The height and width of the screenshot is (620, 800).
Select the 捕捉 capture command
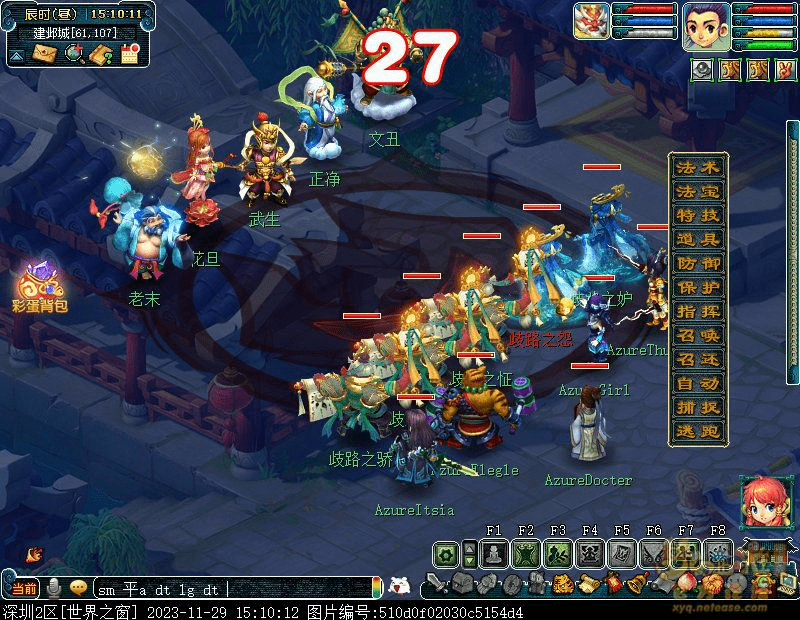pyautogui.click(x=697, y=407)
